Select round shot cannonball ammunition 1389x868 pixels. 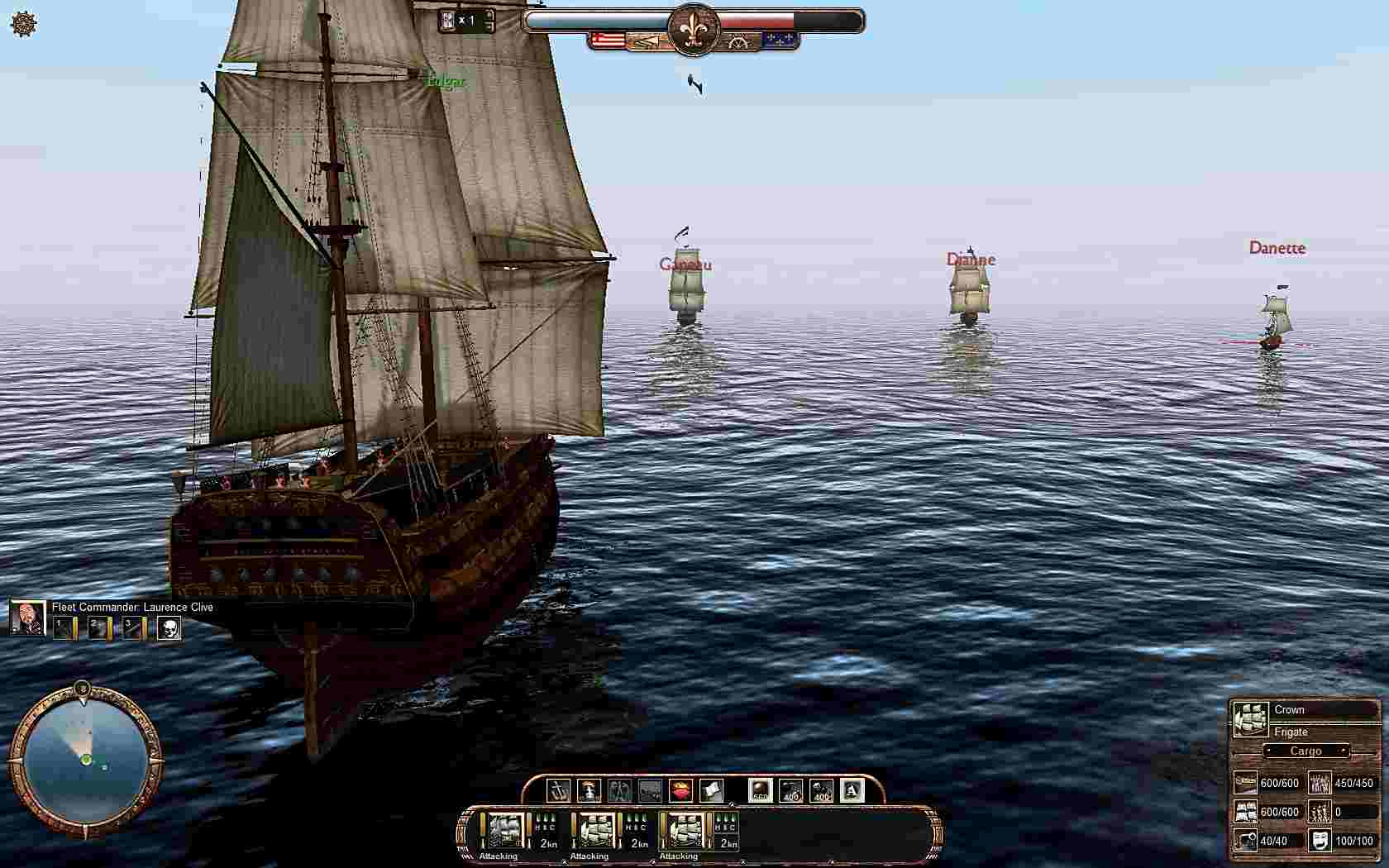(760, 790)
